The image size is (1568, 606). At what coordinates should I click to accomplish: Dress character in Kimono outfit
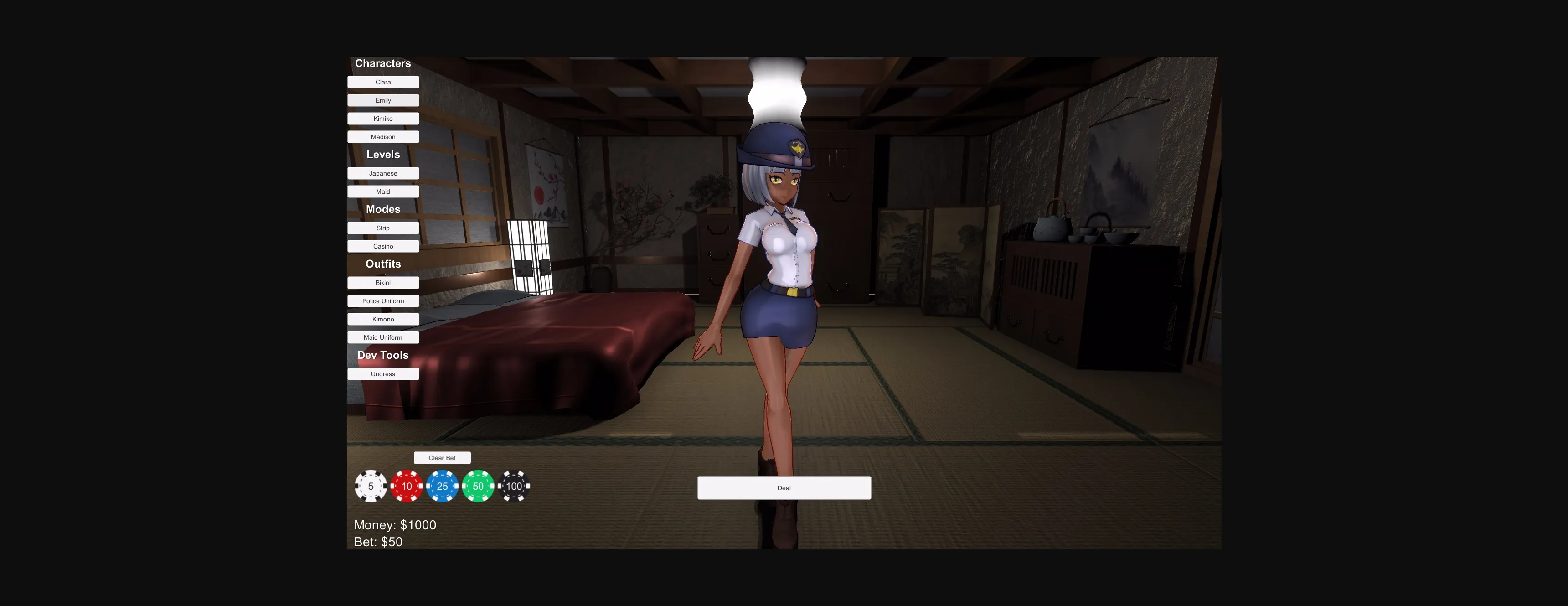point(383,319)
